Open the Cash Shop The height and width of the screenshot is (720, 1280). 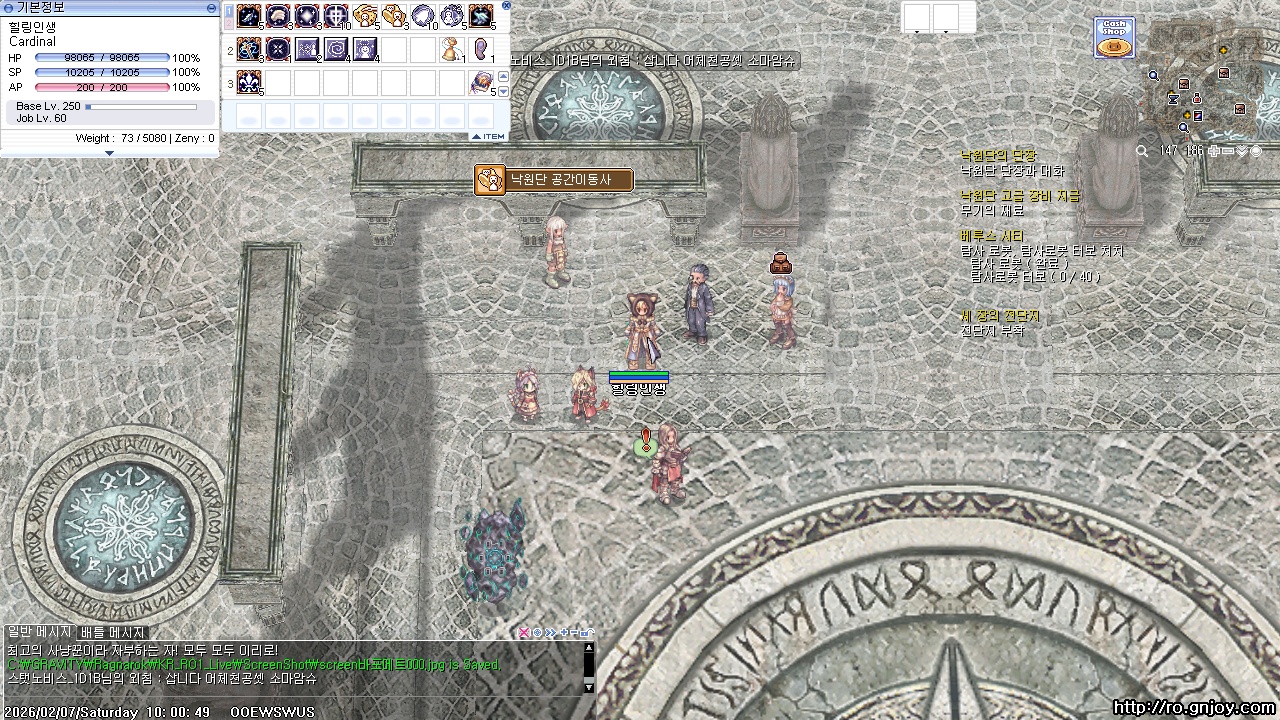(1114, 38)
